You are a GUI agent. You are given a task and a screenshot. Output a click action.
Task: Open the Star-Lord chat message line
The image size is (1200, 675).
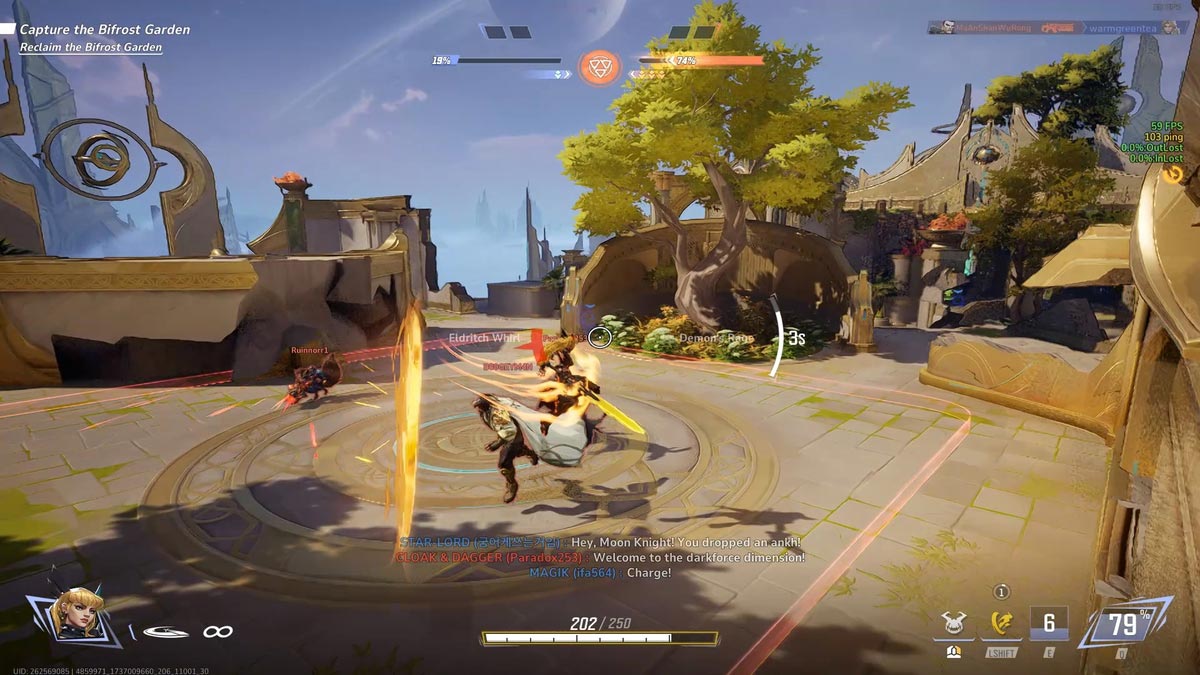click(x=600, y=542)
